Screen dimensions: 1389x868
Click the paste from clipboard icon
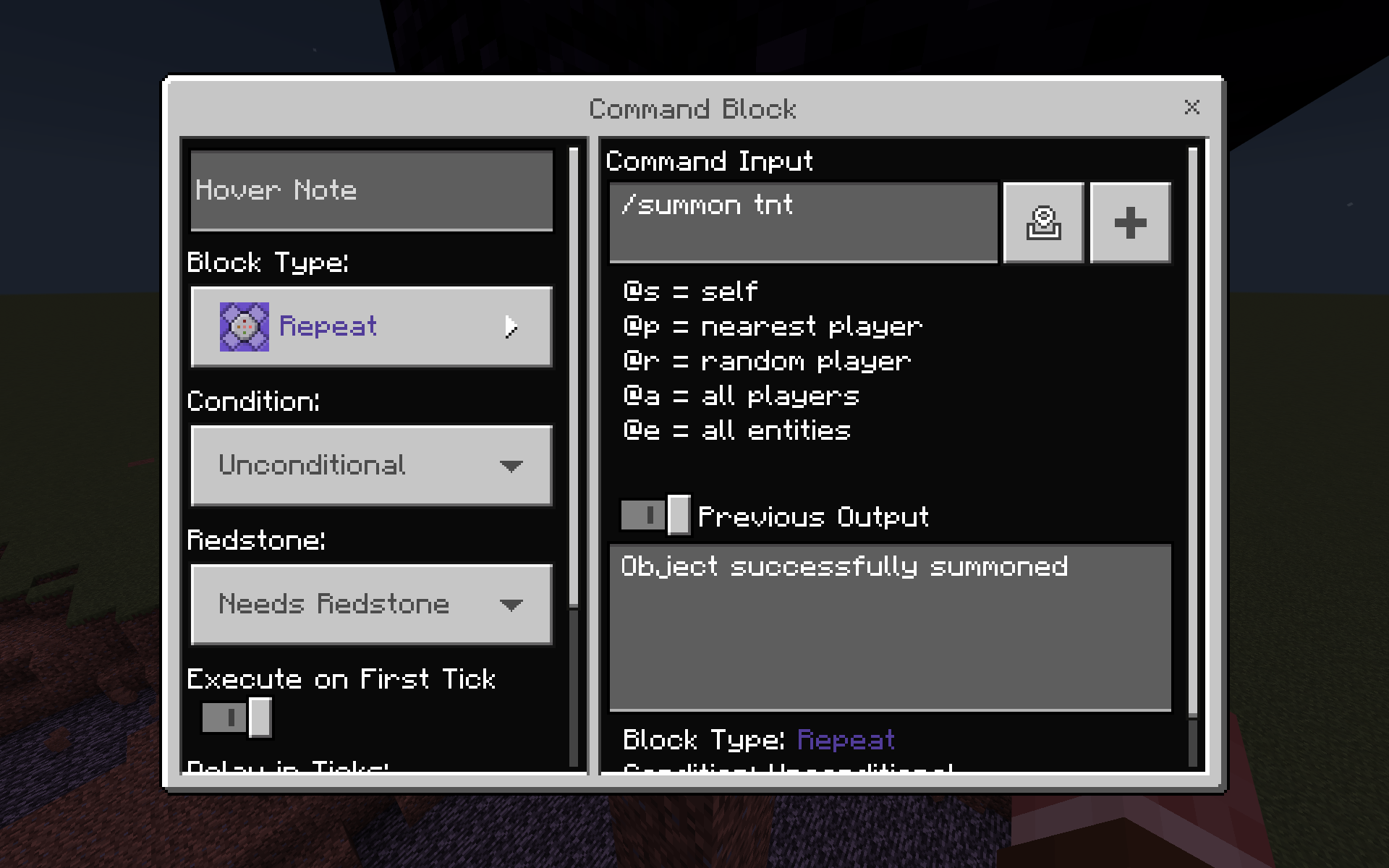tap(1043, 222)
